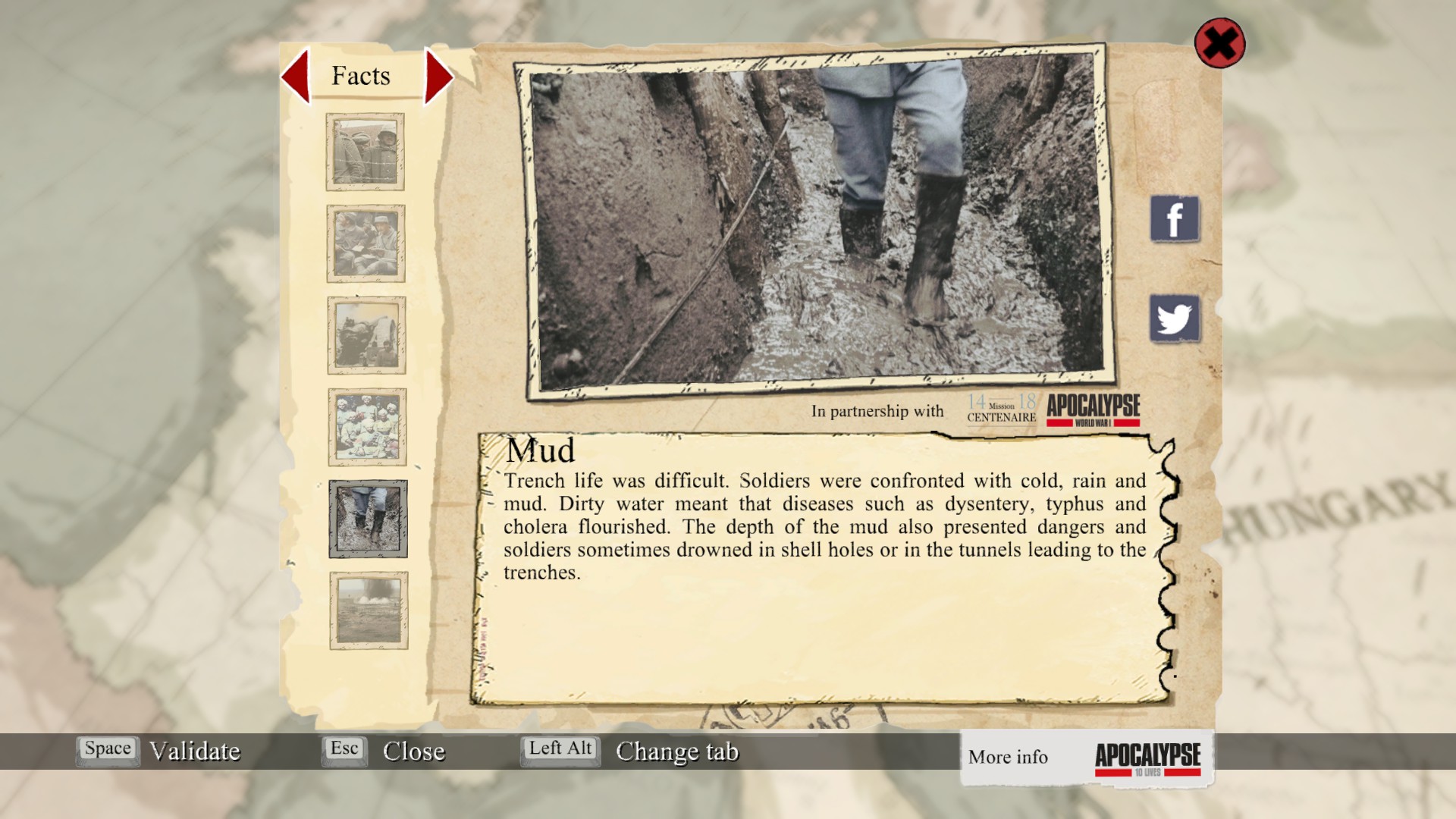Go to the previous tab with left red arrow
This screenshot has height=819, width=1456.
click(296, 76)
